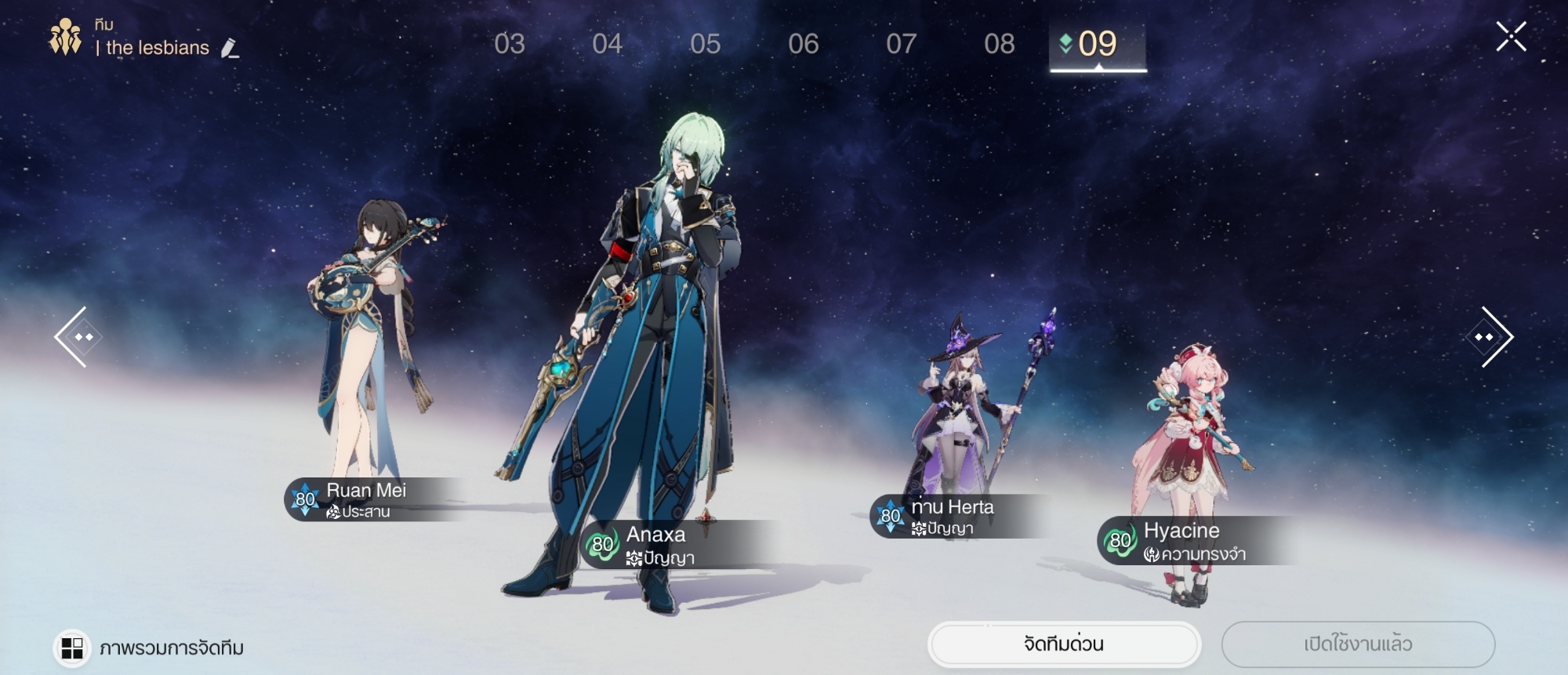Click the greyed-out already activated button
This screenshot has width=1568, height=675.
tap(1358, 644)
